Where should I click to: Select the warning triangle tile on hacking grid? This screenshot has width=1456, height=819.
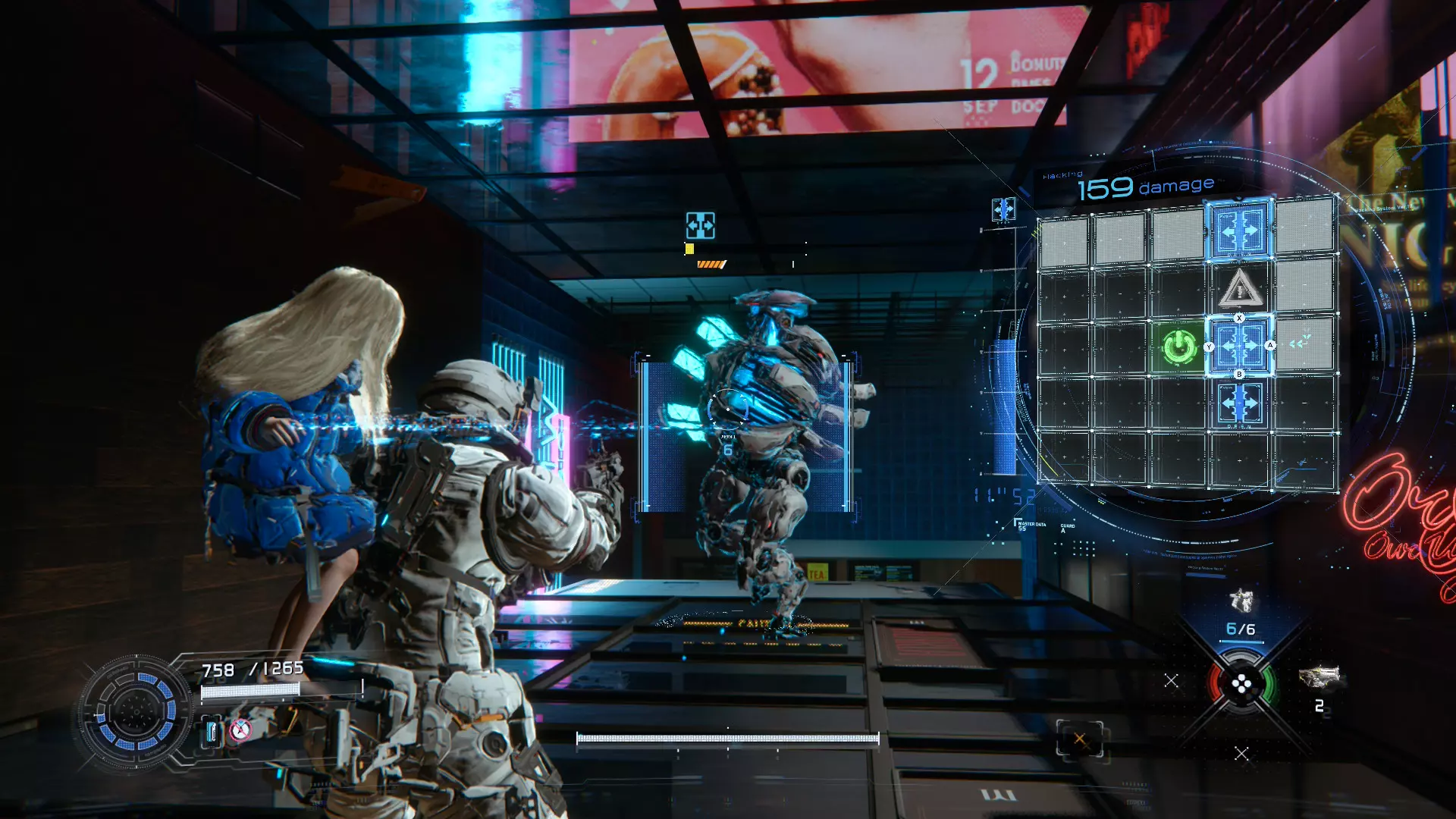click(1239, 288)
